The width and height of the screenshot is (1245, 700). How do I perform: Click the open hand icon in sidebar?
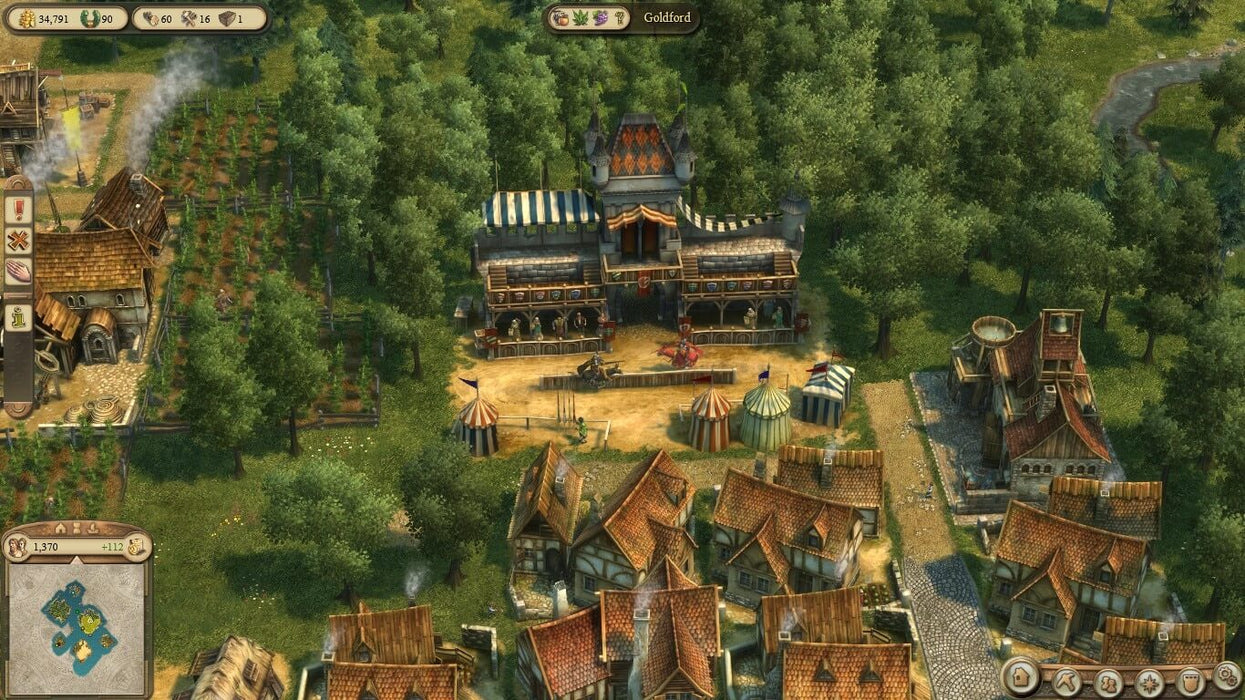click(18, 271)
